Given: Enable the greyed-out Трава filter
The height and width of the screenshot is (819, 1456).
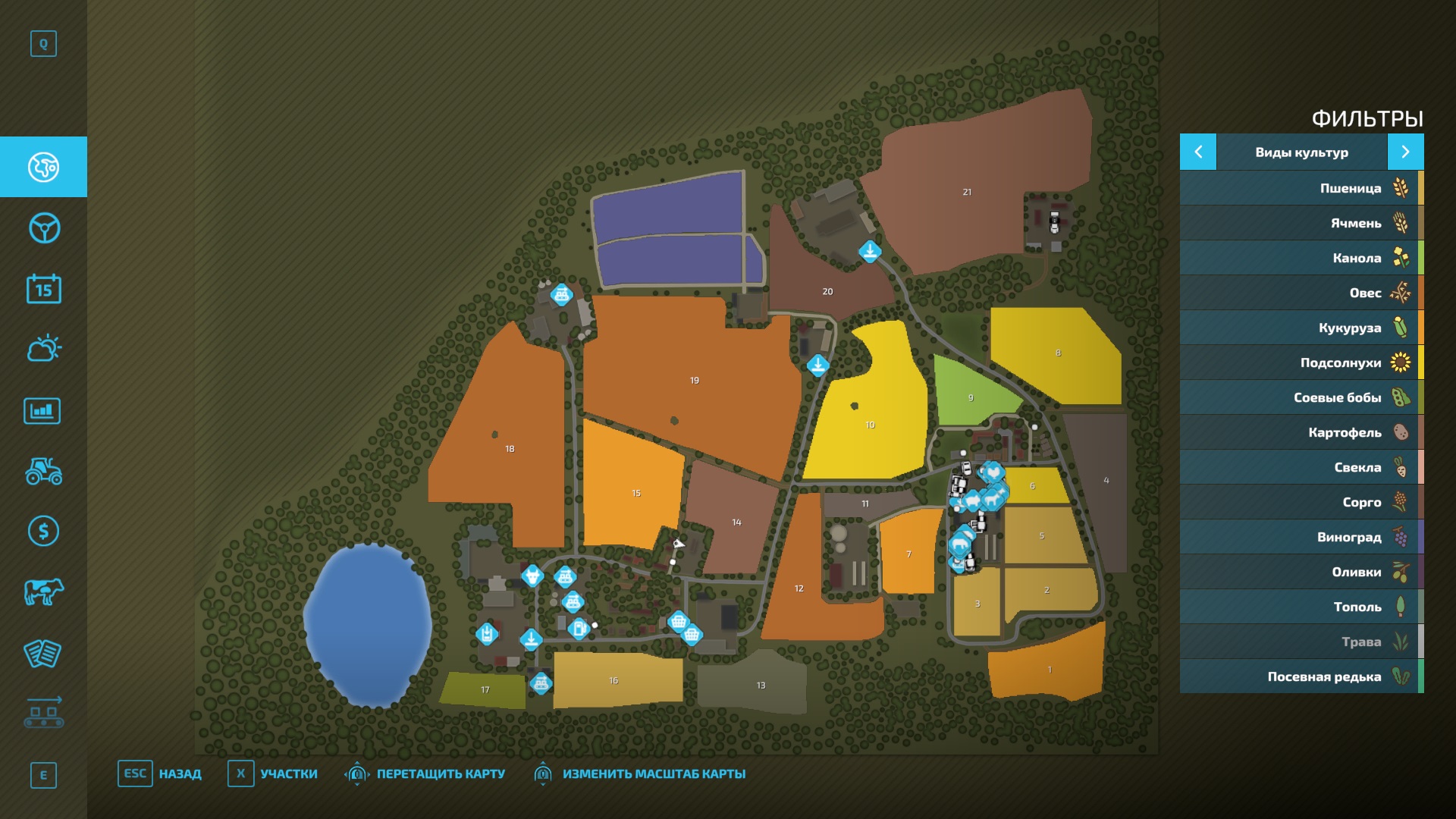Looking at the screenshot, I should [x=1301, y=642].
